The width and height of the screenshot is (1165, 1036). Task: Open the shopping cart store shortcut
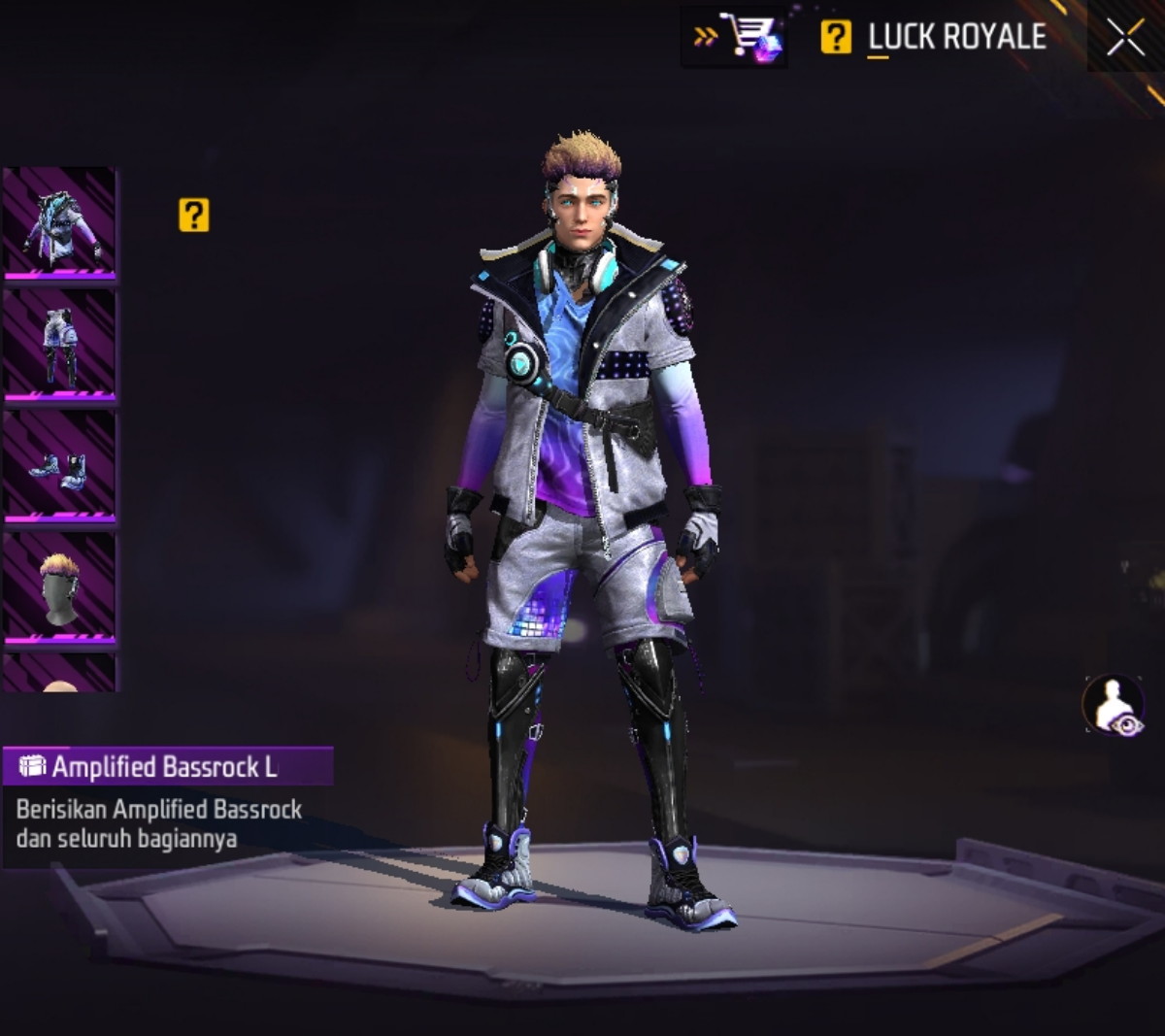coord(735,38)
